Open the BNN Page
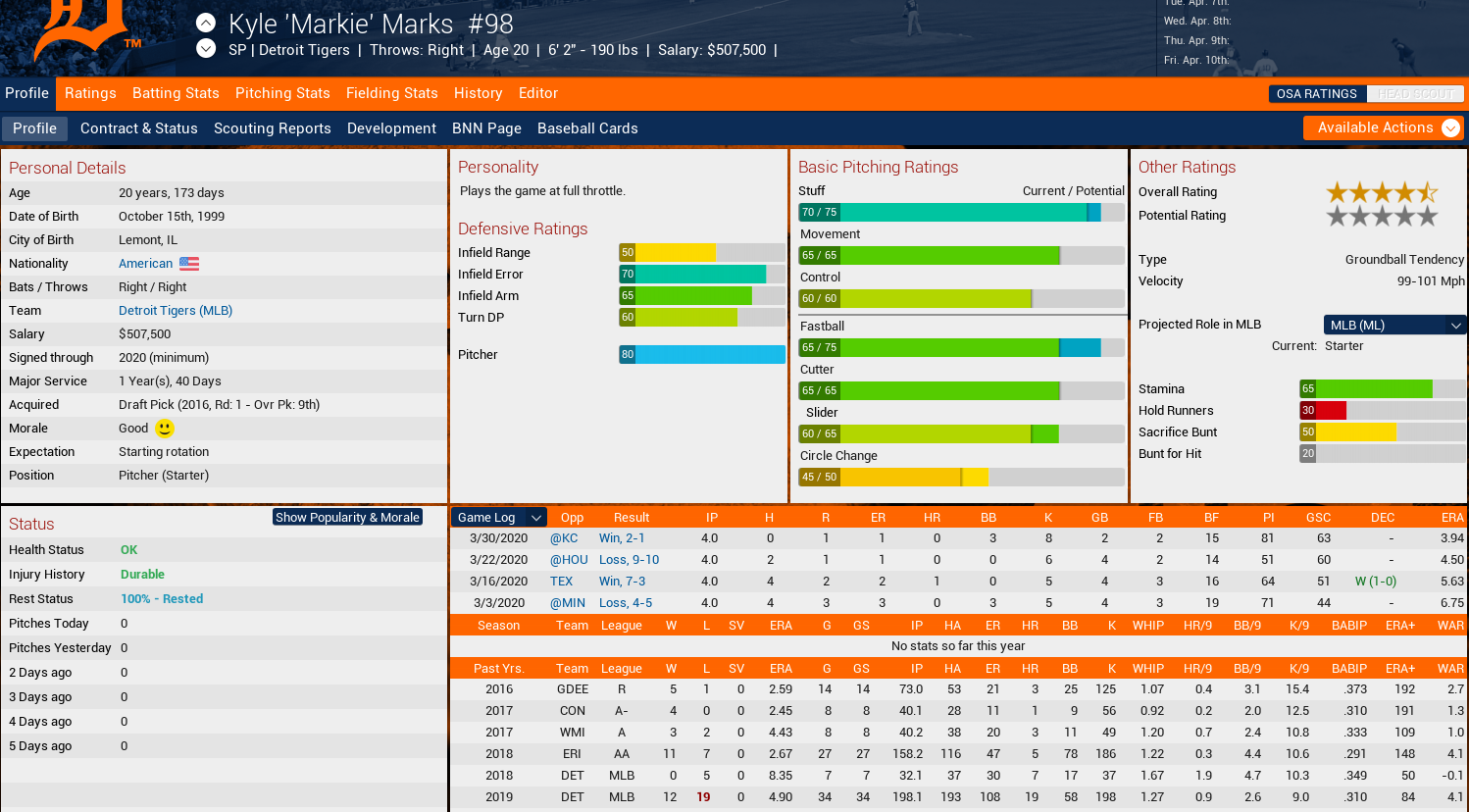Viewport: 1469px width, 812px height. coord(486,128)
